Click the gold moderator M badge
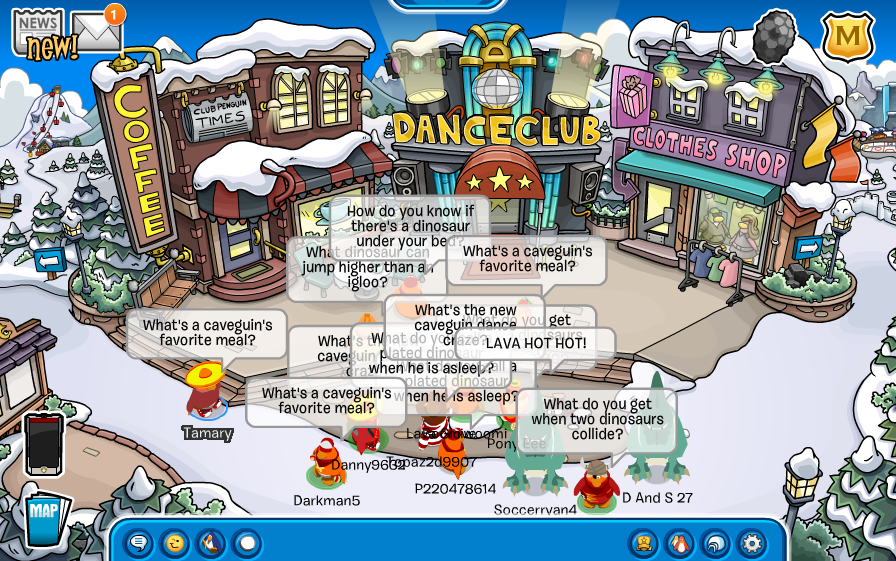The height and width of the screenshot is (561, 896). [847, 36]
